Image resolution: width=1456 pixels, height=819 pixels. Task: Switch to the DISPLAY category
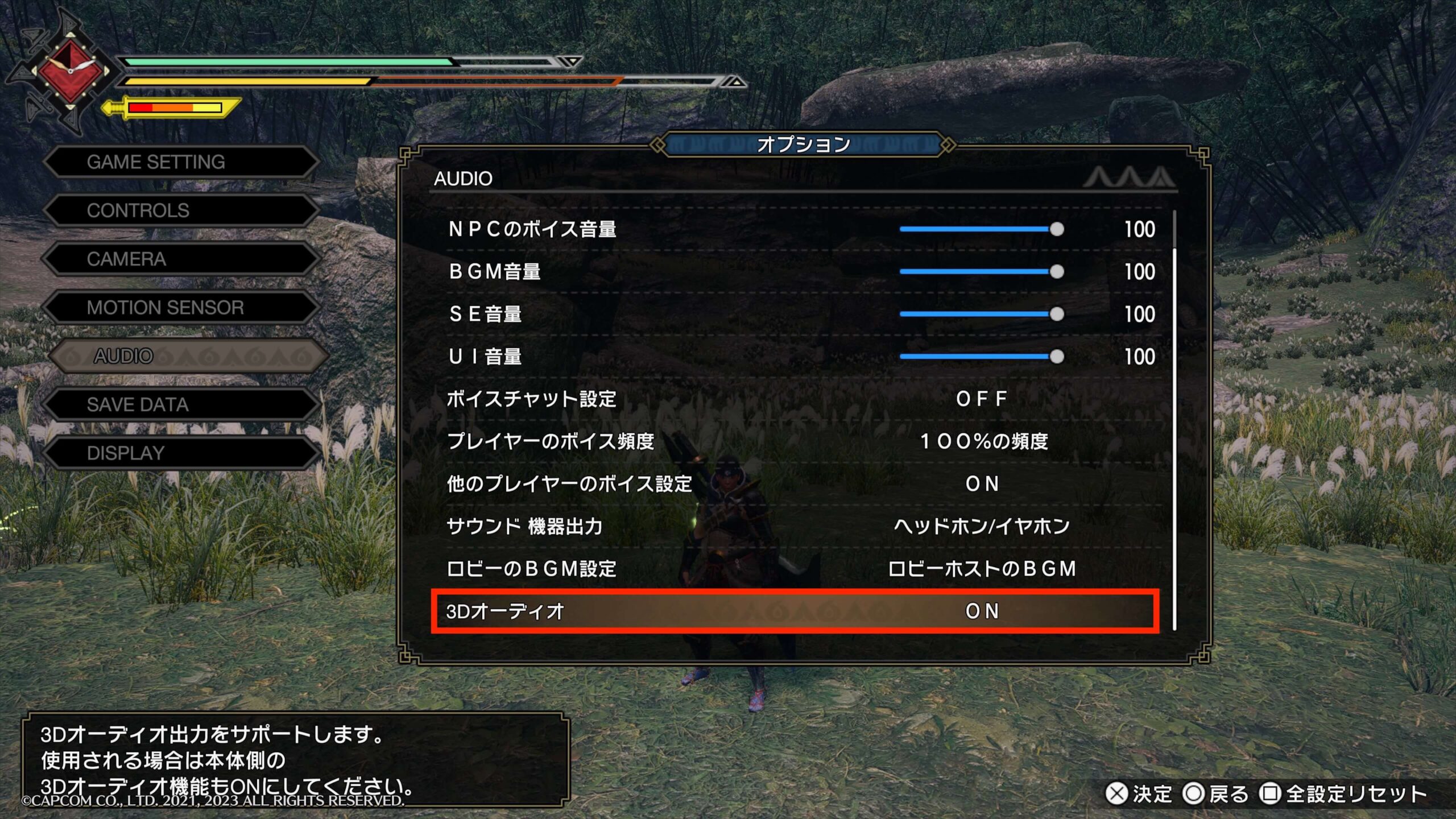(181, 453)
